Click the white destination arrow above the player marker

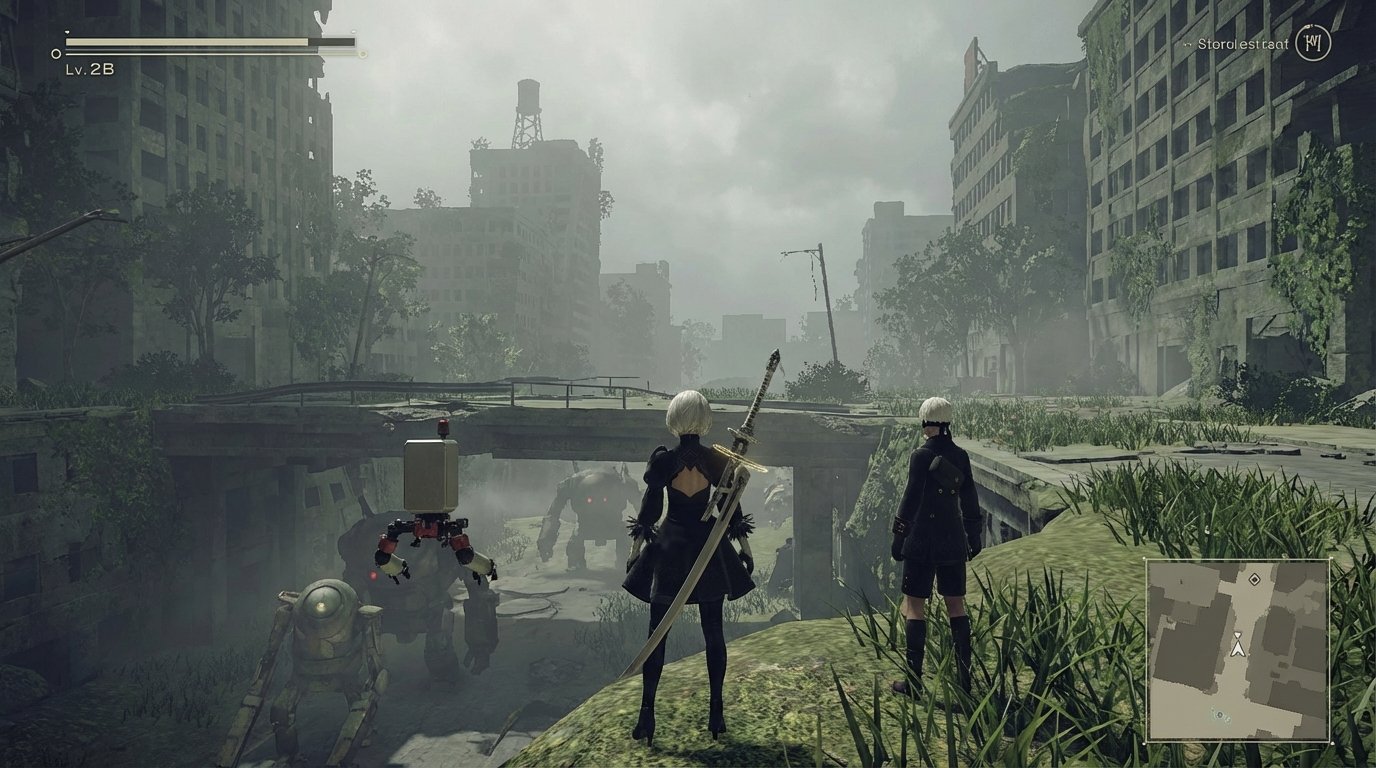click(1238, 634)
